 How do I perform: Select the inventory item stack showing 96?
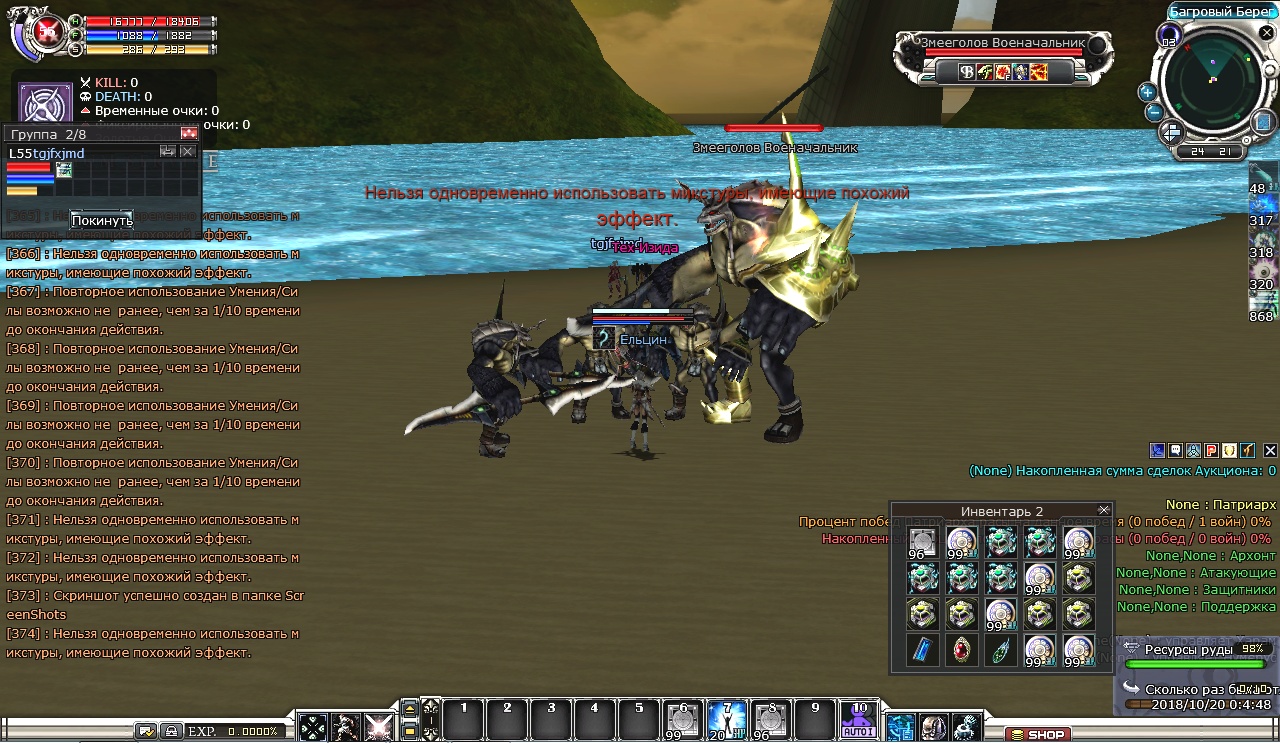[x=922, y=543]
